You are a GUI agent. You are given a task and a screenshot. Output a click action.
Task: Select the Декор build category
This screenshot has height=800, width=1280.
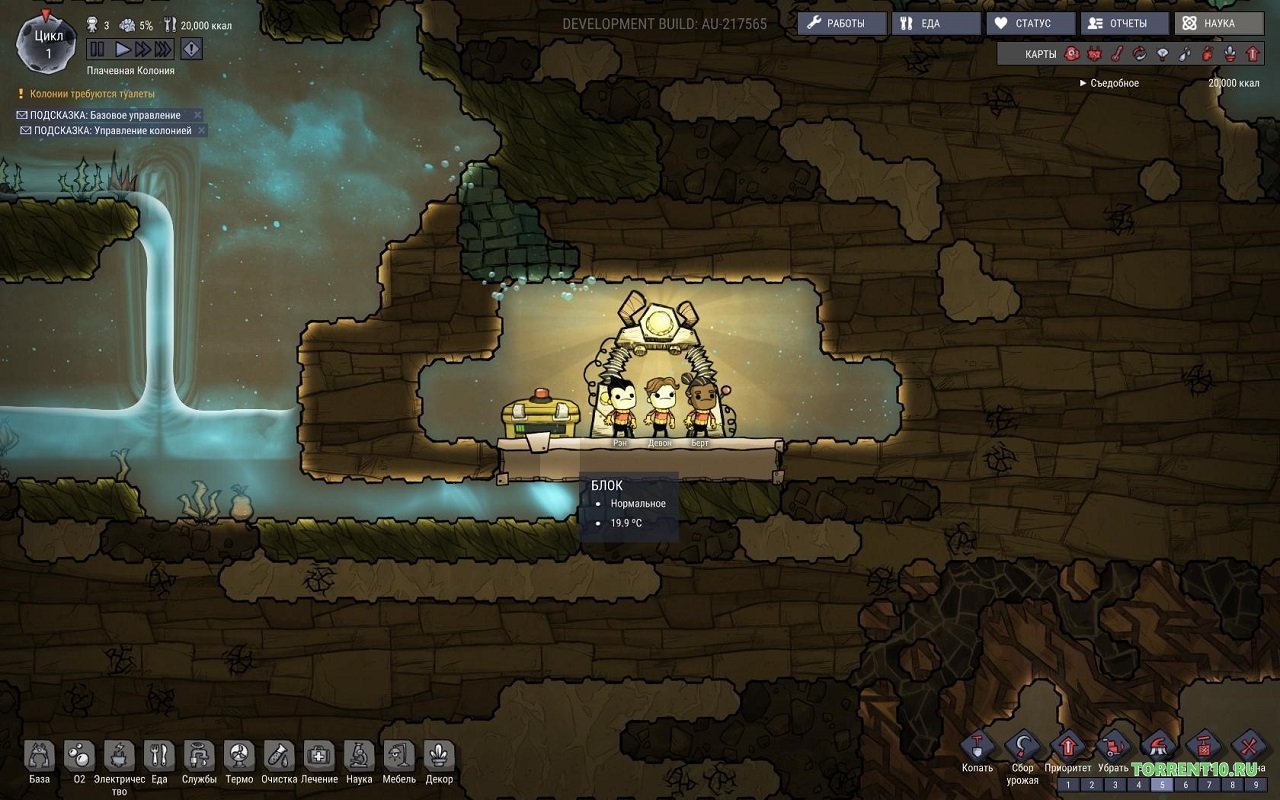coord(439,757)
